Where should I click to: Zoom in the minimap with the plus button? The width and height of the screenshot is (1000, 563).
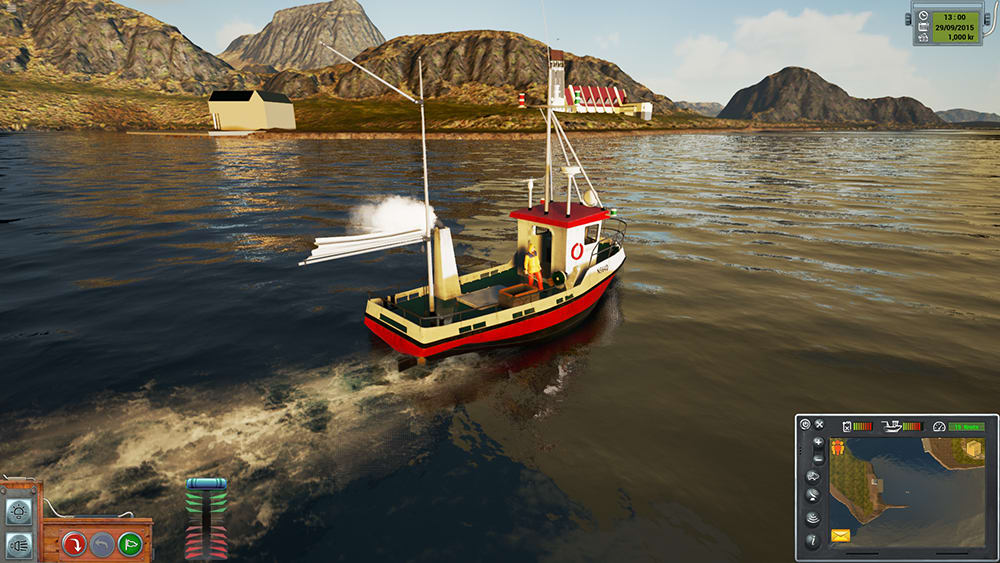(x=818, y=442)
